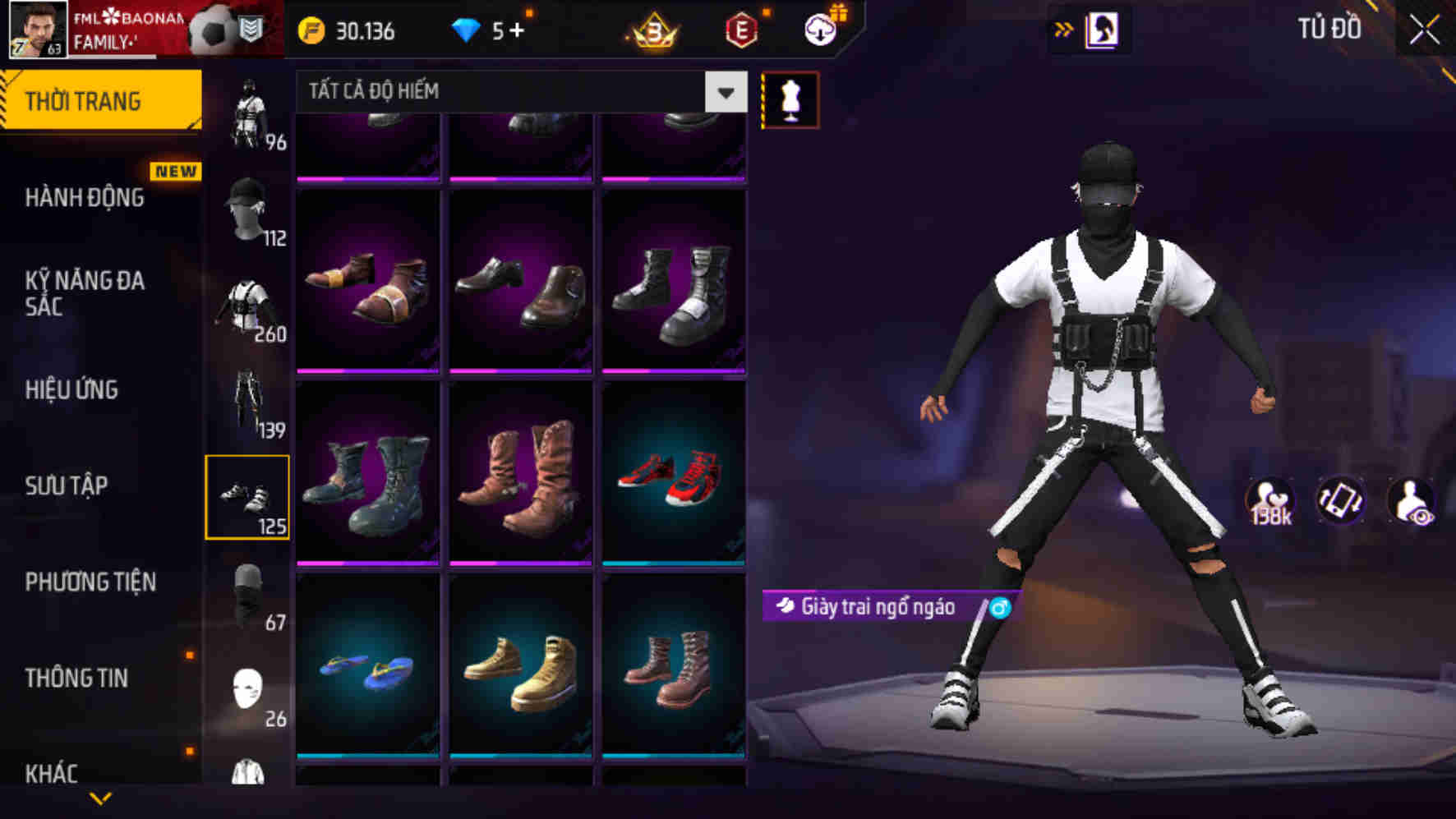Image resolution: width=1456 pixels, height=819 pixels.
Task: Open the 'THÔNG TIN' section
Action: click(x=75, y=677)
